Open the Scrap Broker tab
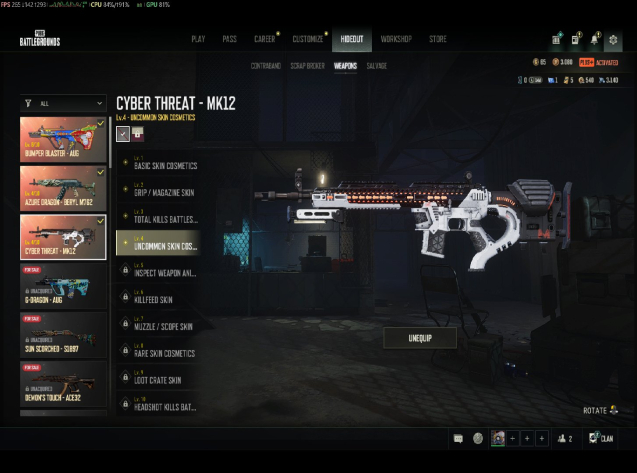The width and height of the screenshot is (637, 473). point(305,66)
